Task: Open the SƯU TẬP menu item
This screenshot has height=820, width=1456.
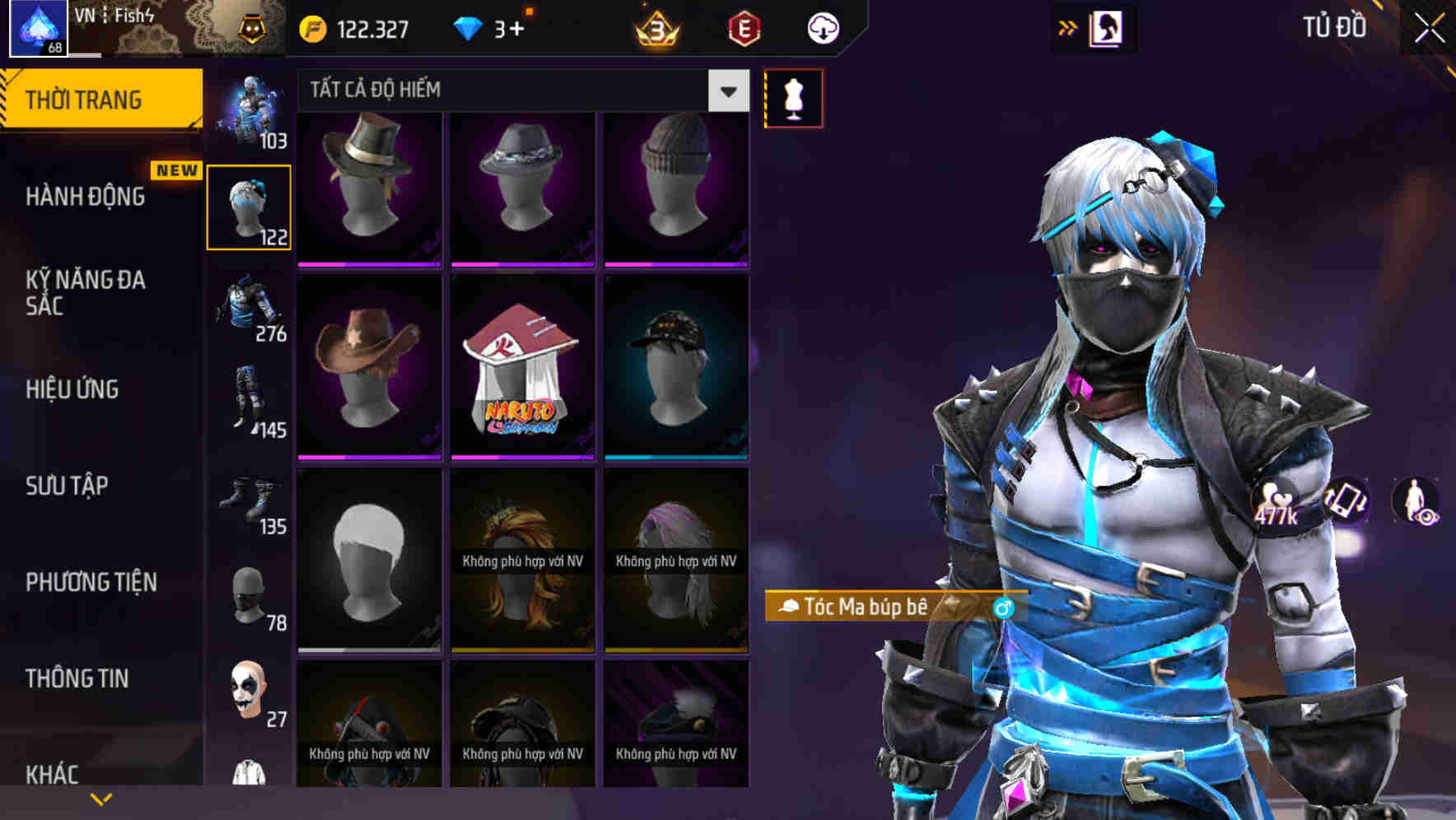Action: [x=66, y=487]
